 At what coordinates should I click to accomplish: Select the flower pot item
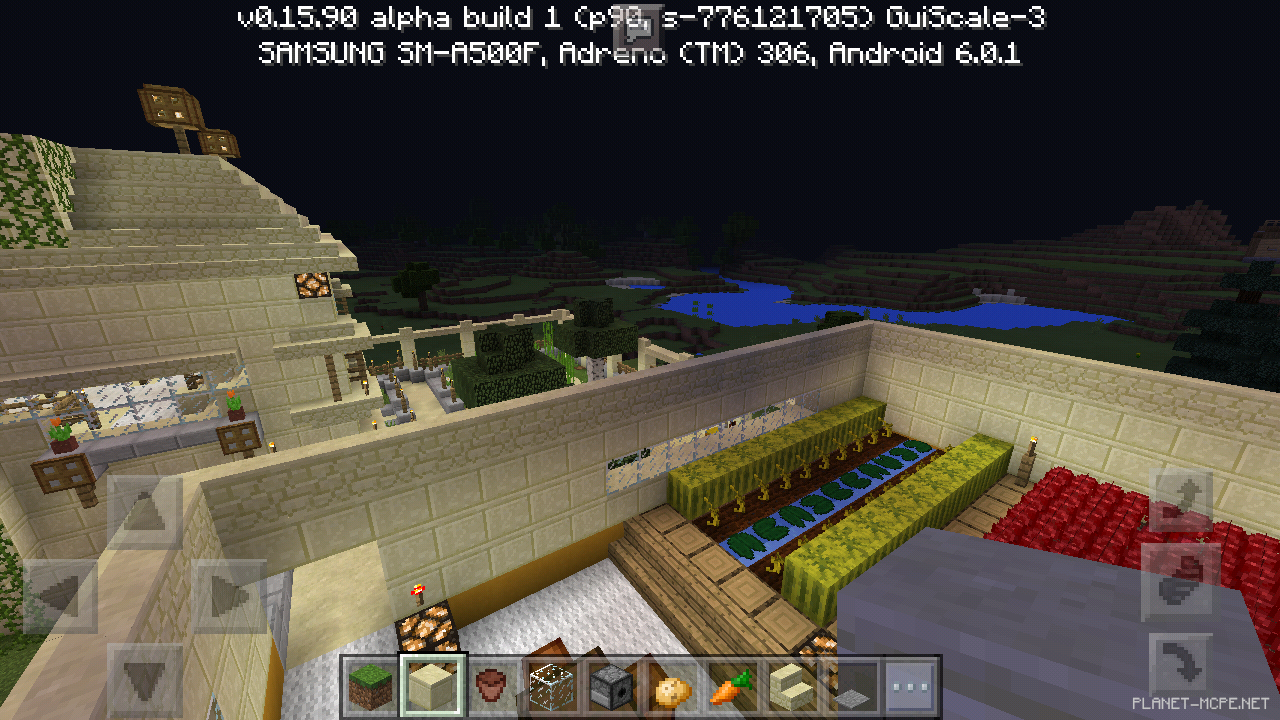tap(492, 687)
